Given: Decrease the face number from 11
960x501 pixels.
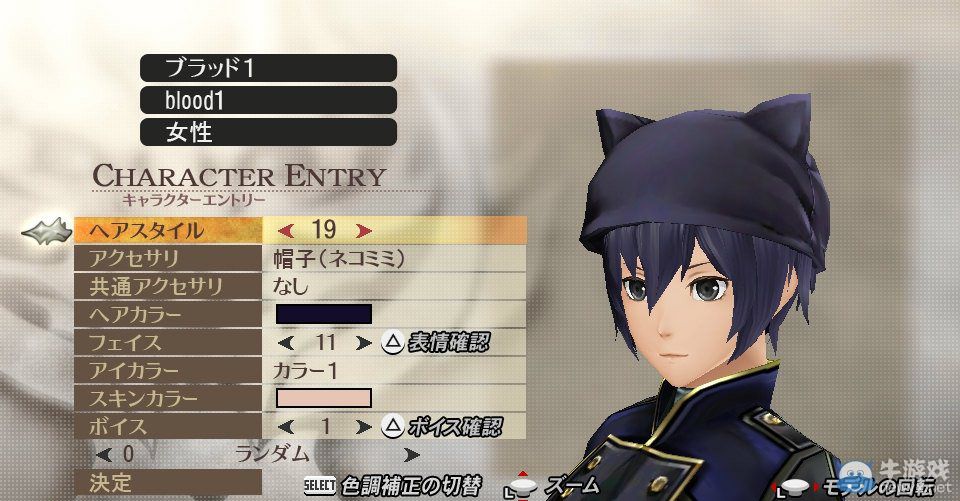Looking at the screenshot, I should tap(286, 343).
